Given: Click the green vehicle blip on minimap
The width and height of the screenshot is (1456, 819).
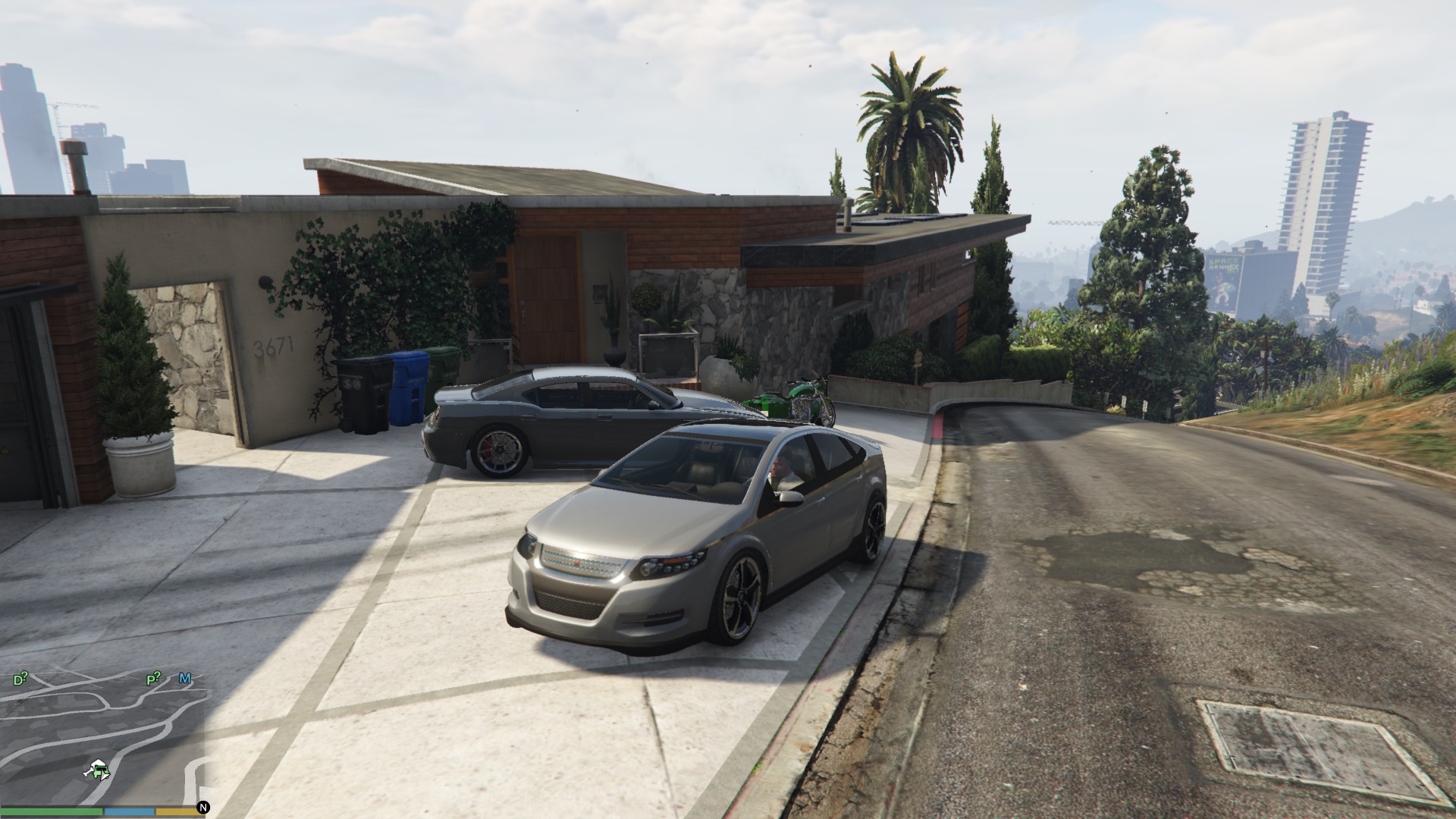Looking at the screenshot, I should (99, 771).
